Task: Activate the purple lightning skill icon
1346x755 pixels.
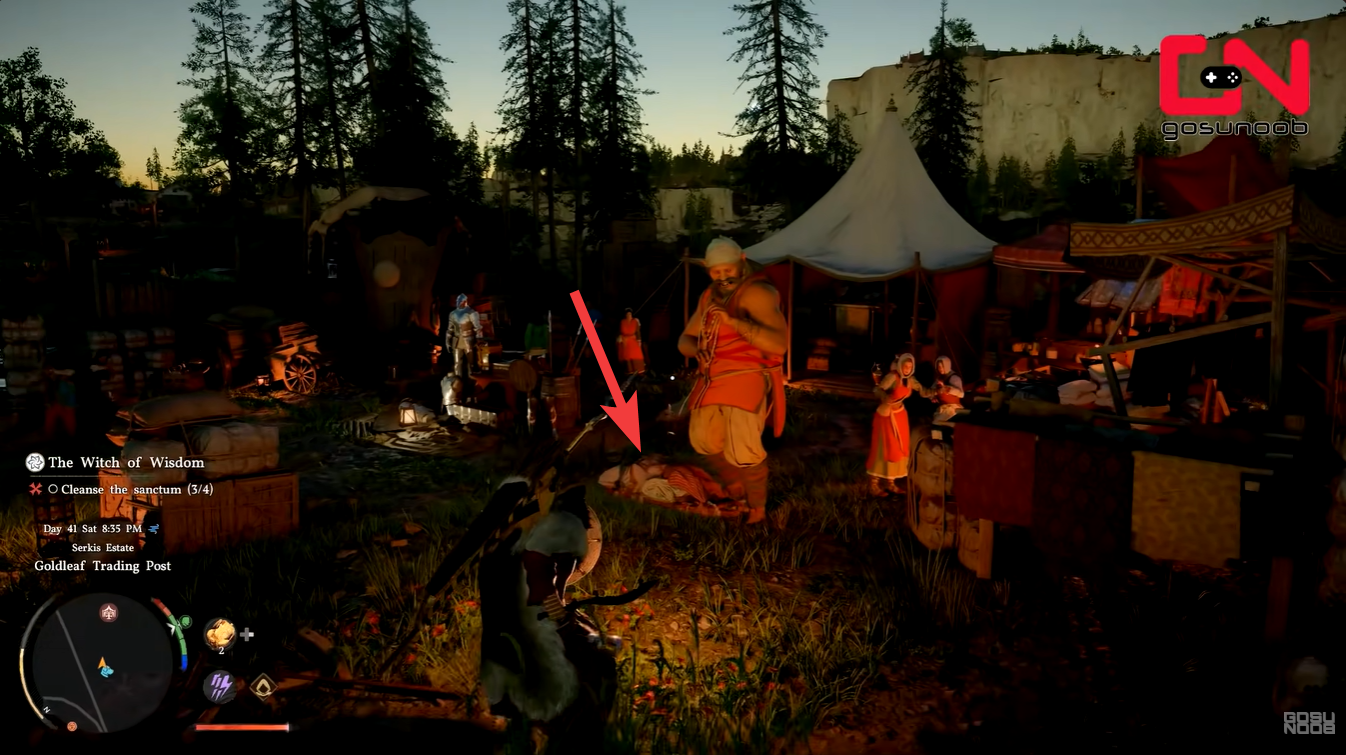Action: click(220, 686)
